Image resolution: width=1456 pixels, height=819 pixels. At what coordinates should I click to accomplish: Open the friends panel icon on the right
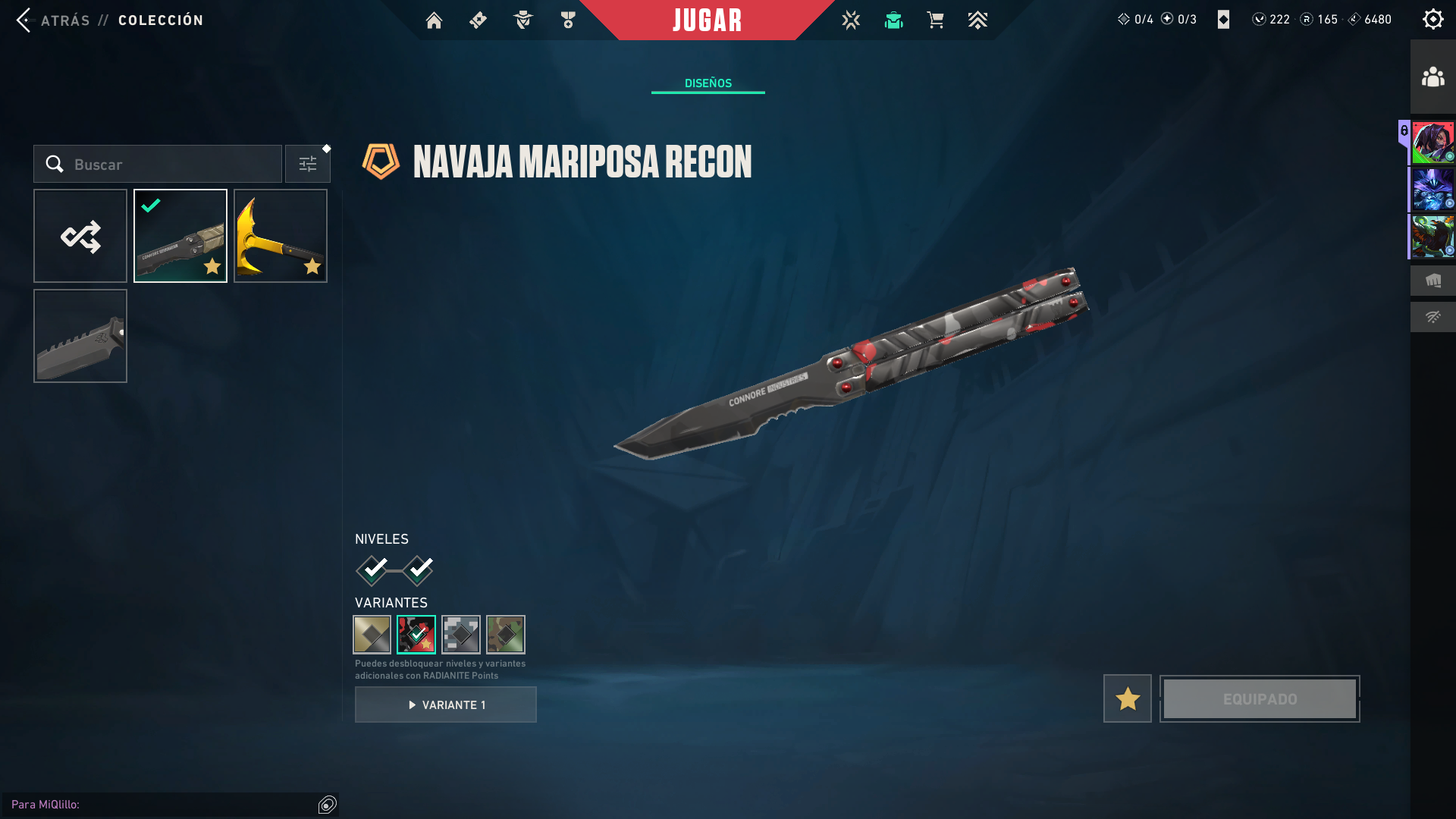pyautogui.click(x=1432, y=75)
